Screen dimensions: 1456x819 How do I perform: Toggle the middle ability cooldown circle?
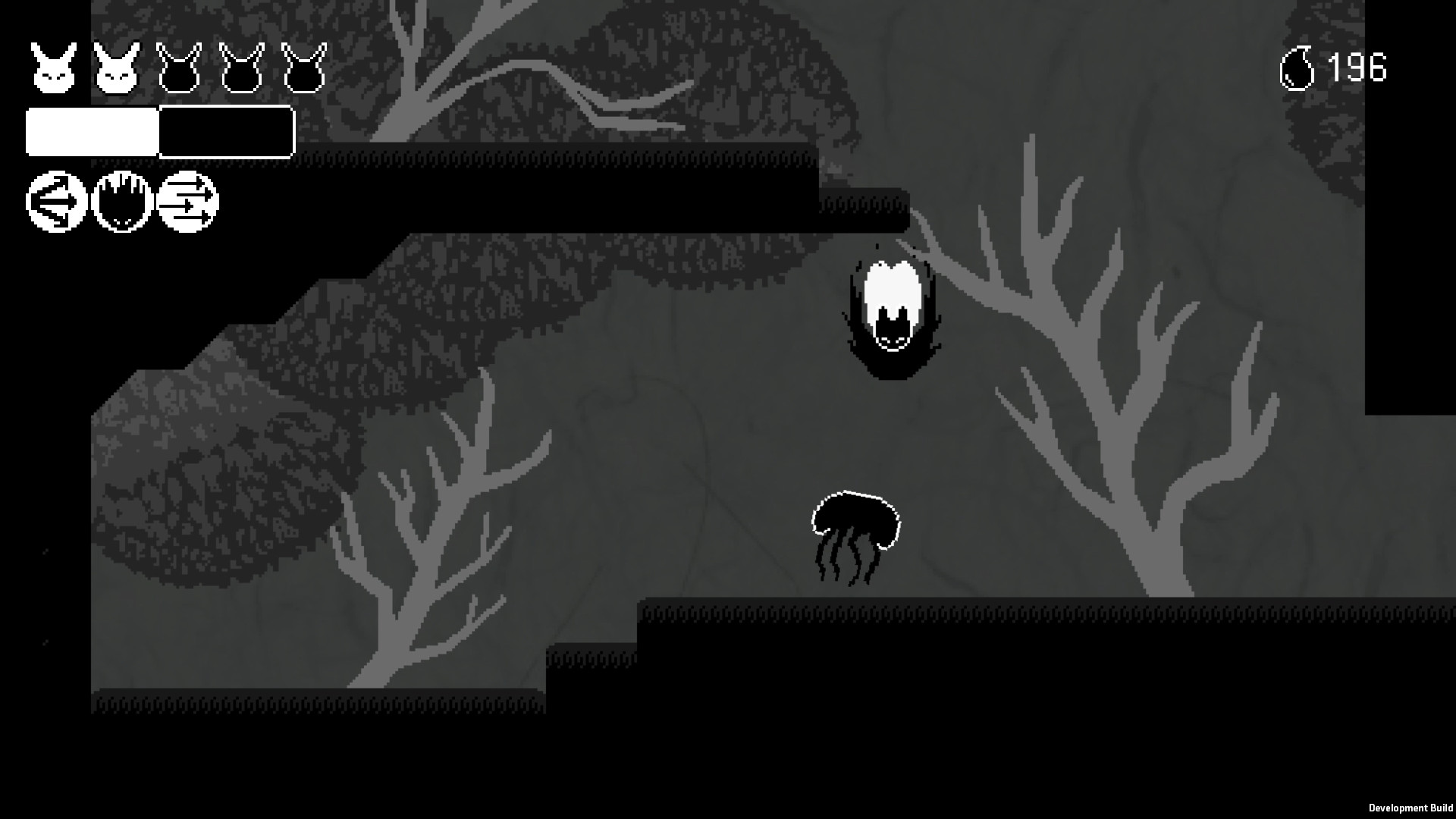pyautogui.click(x=121, y=205)
